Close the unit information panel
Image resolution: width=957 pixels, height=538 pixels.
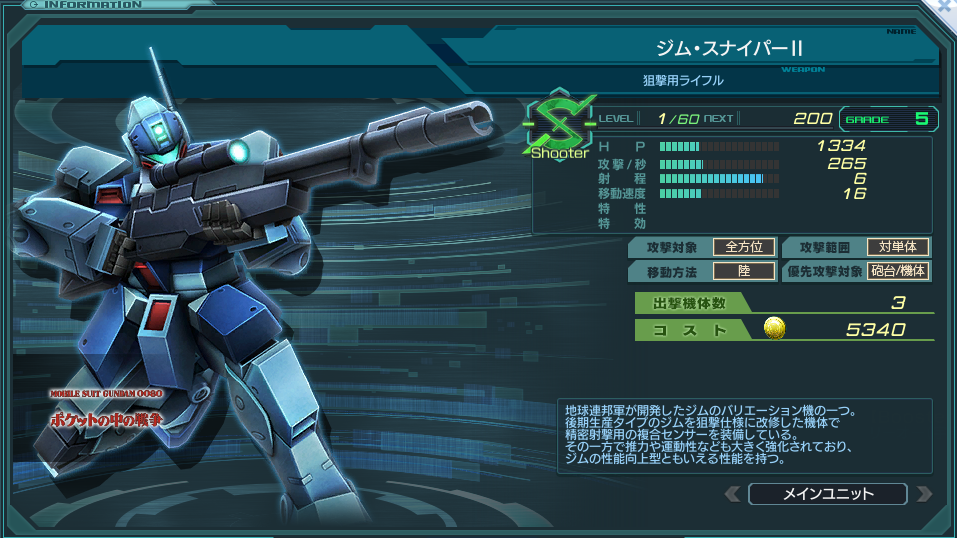click(947, 6)
